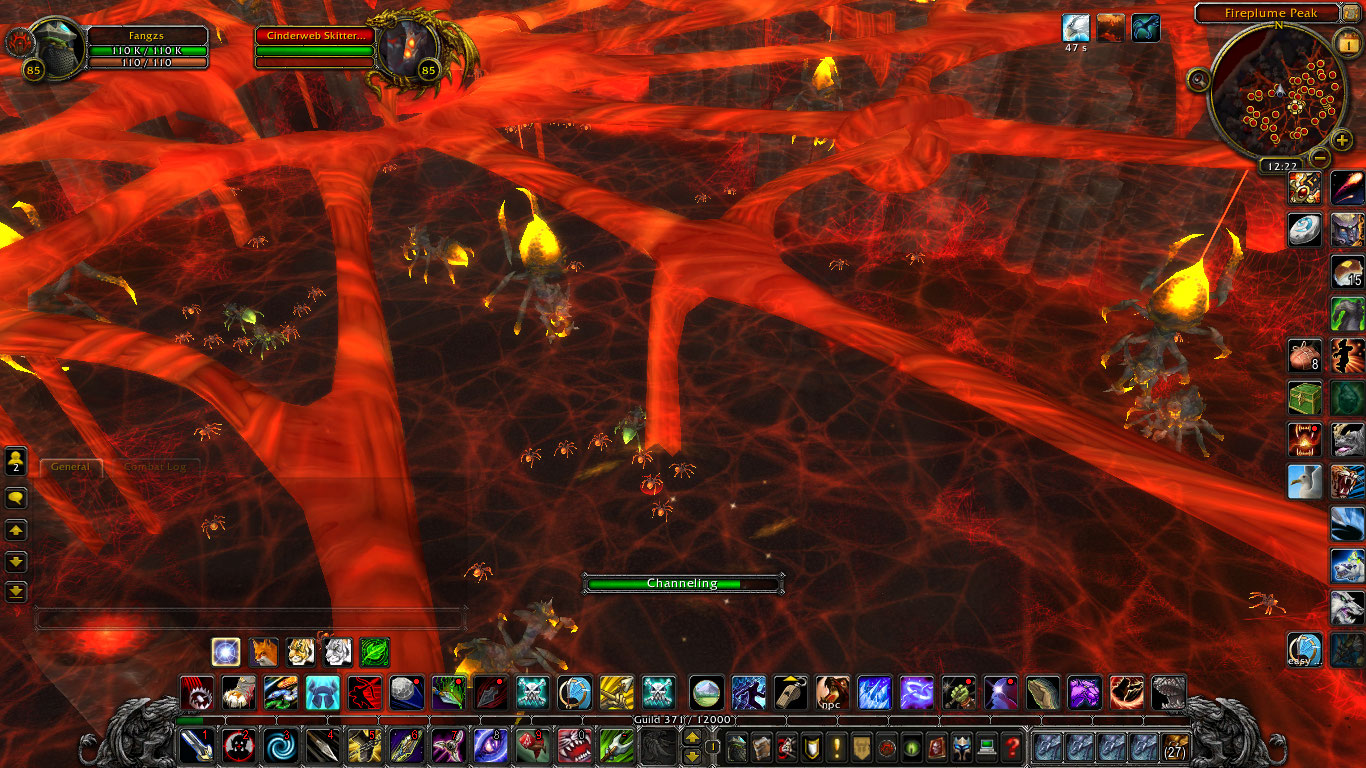Select the General chat tab
The image size is (1366, 768).
(x=70, y=466)
